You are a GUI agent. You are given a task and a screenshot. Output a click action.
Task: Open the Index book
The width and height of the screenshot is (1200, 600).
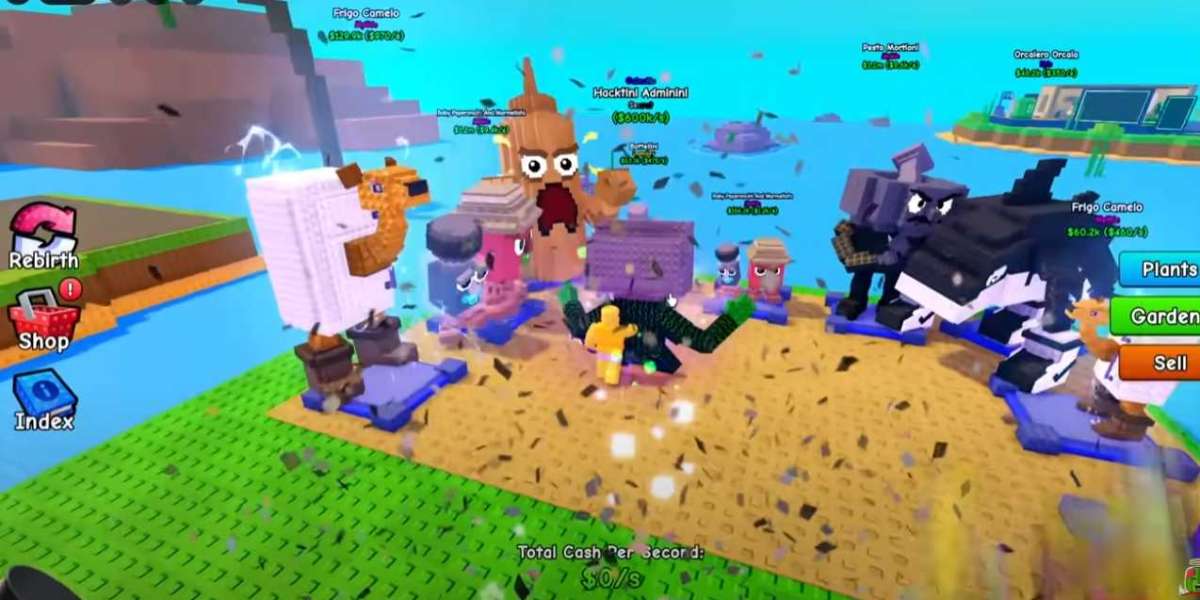(44, 397)
